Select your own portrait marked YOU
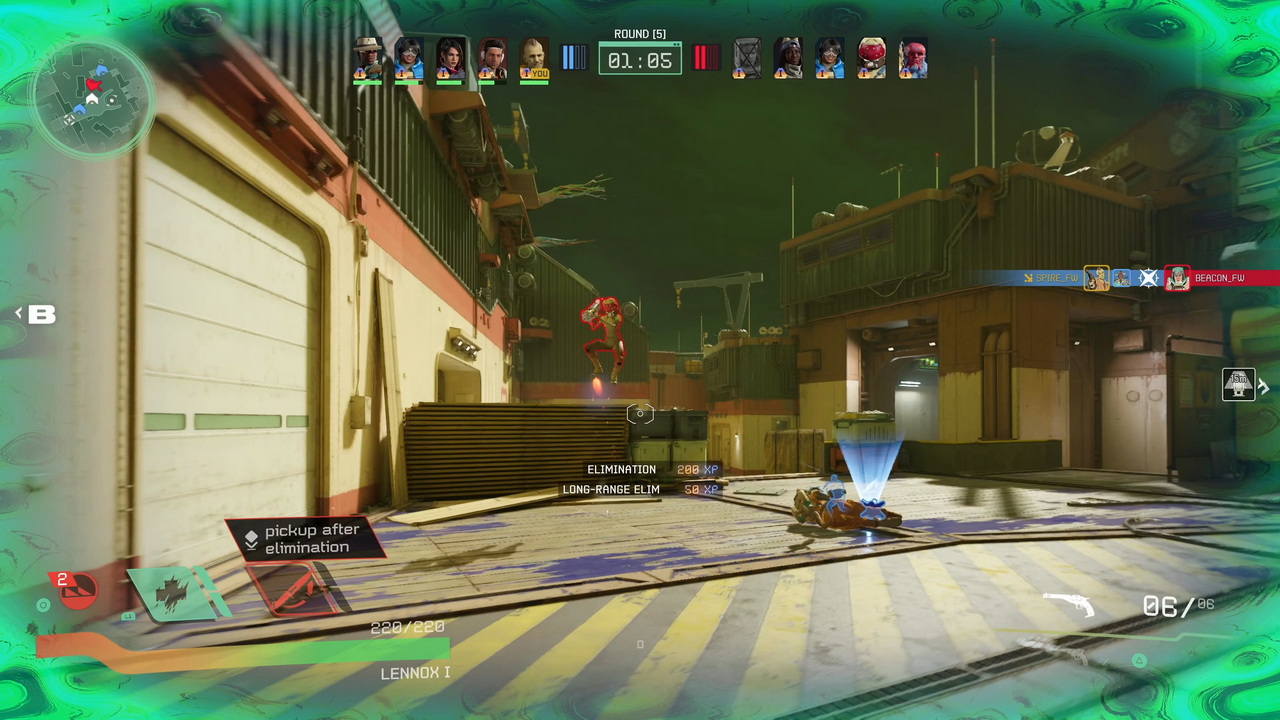The width and height of the screenshot is (1280, 720). 534,59
